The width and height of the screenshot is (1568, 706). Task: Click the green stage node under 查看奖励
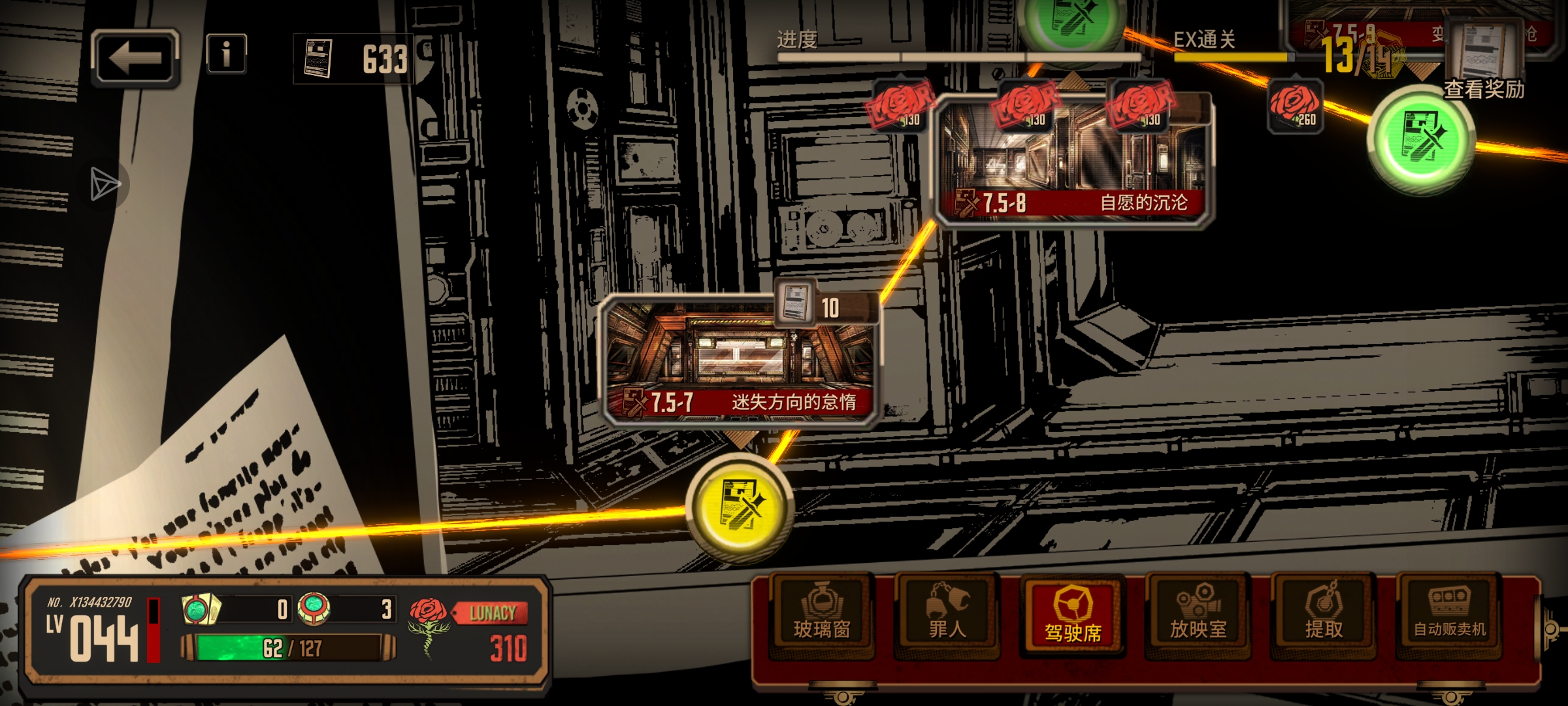(1422, 140)
